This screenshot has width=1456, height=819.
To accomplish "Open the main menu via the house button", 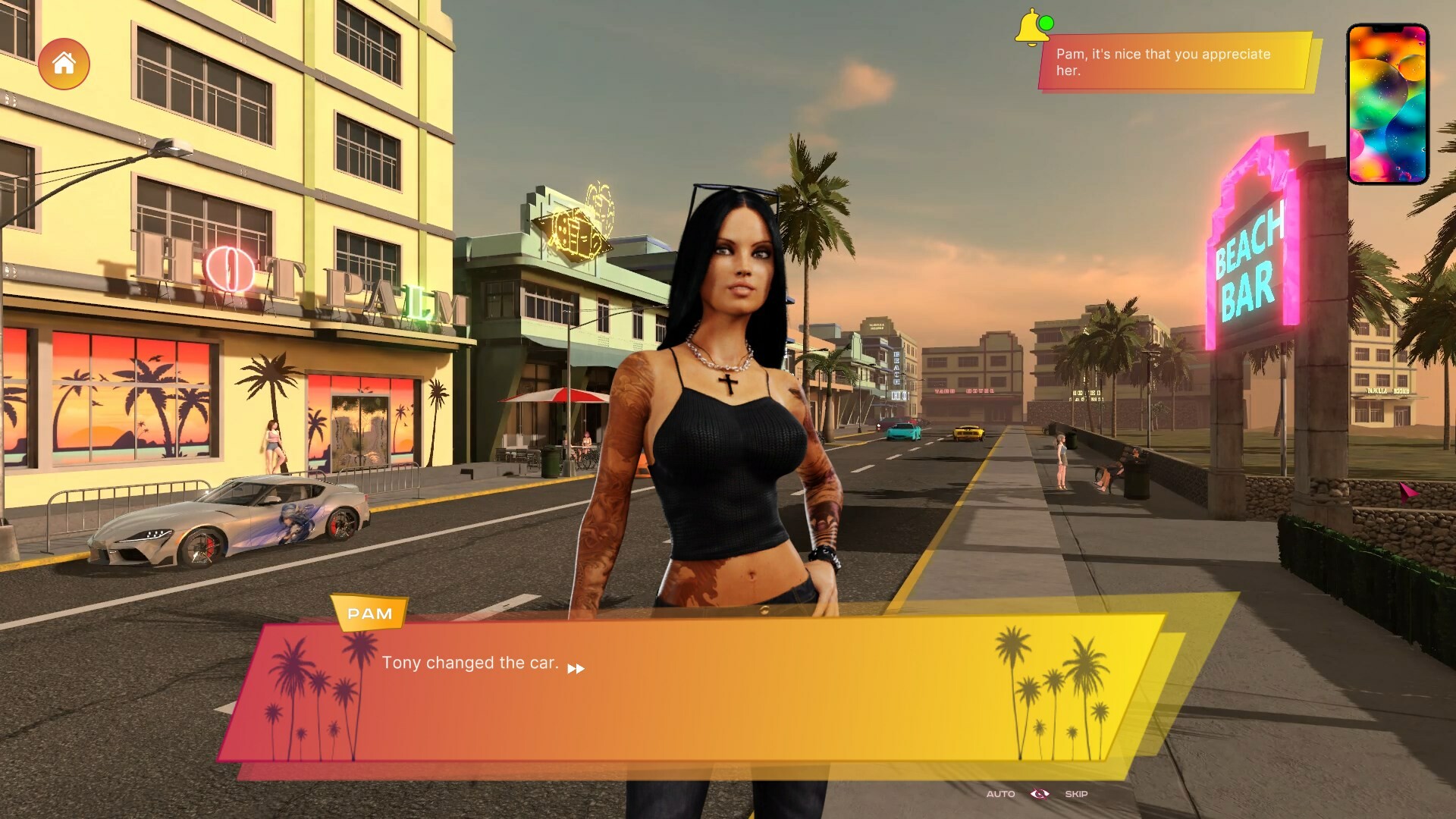I will (65, 64).
